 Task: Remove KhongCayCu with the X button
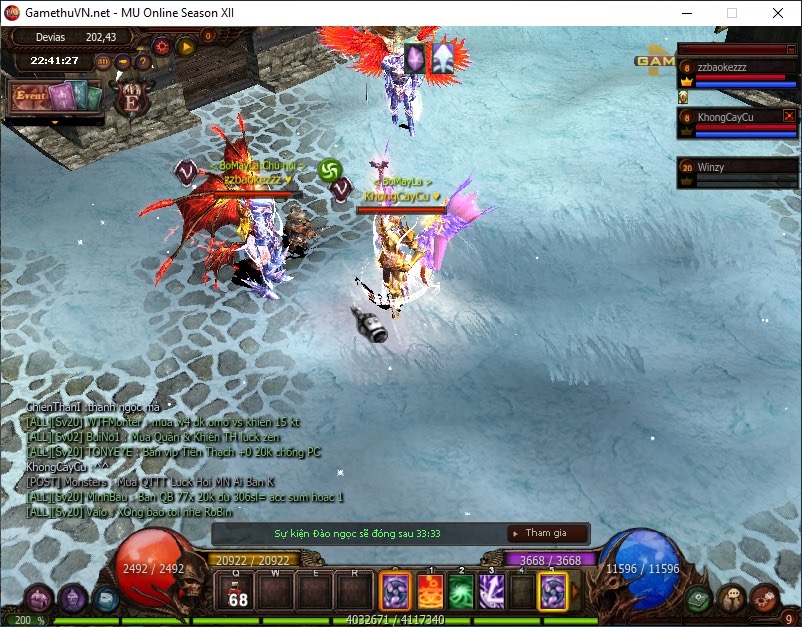pos(789,116)
